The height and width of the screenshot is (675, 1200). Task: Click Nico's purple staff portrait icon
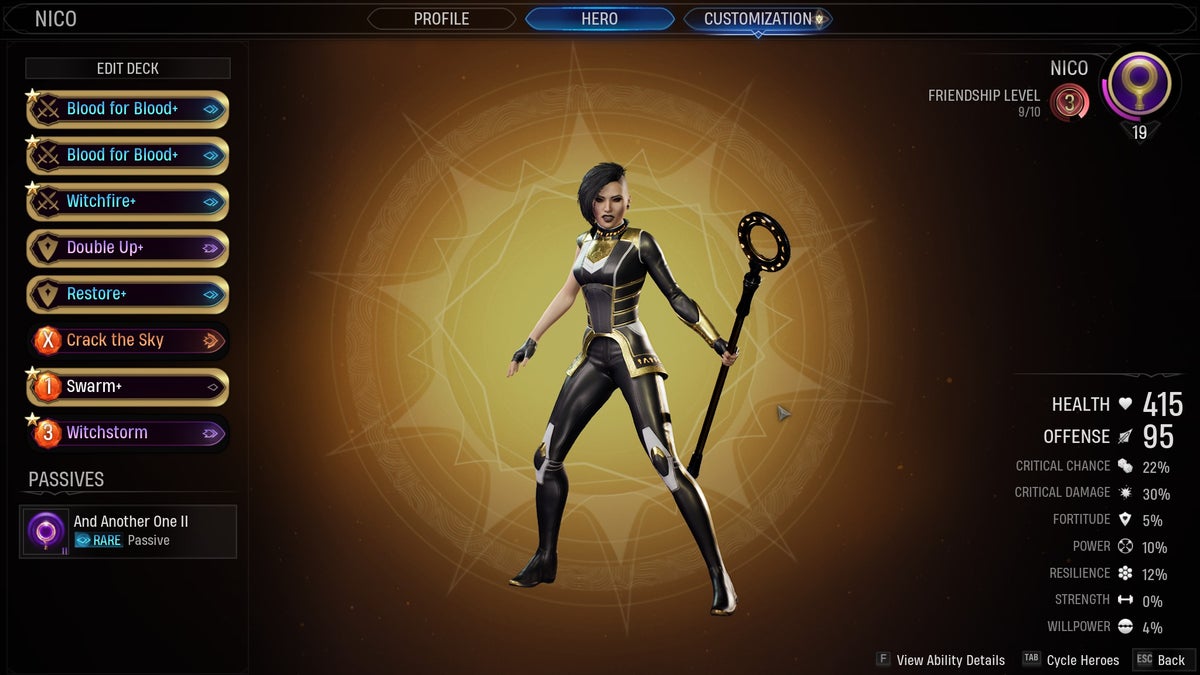1140,88
